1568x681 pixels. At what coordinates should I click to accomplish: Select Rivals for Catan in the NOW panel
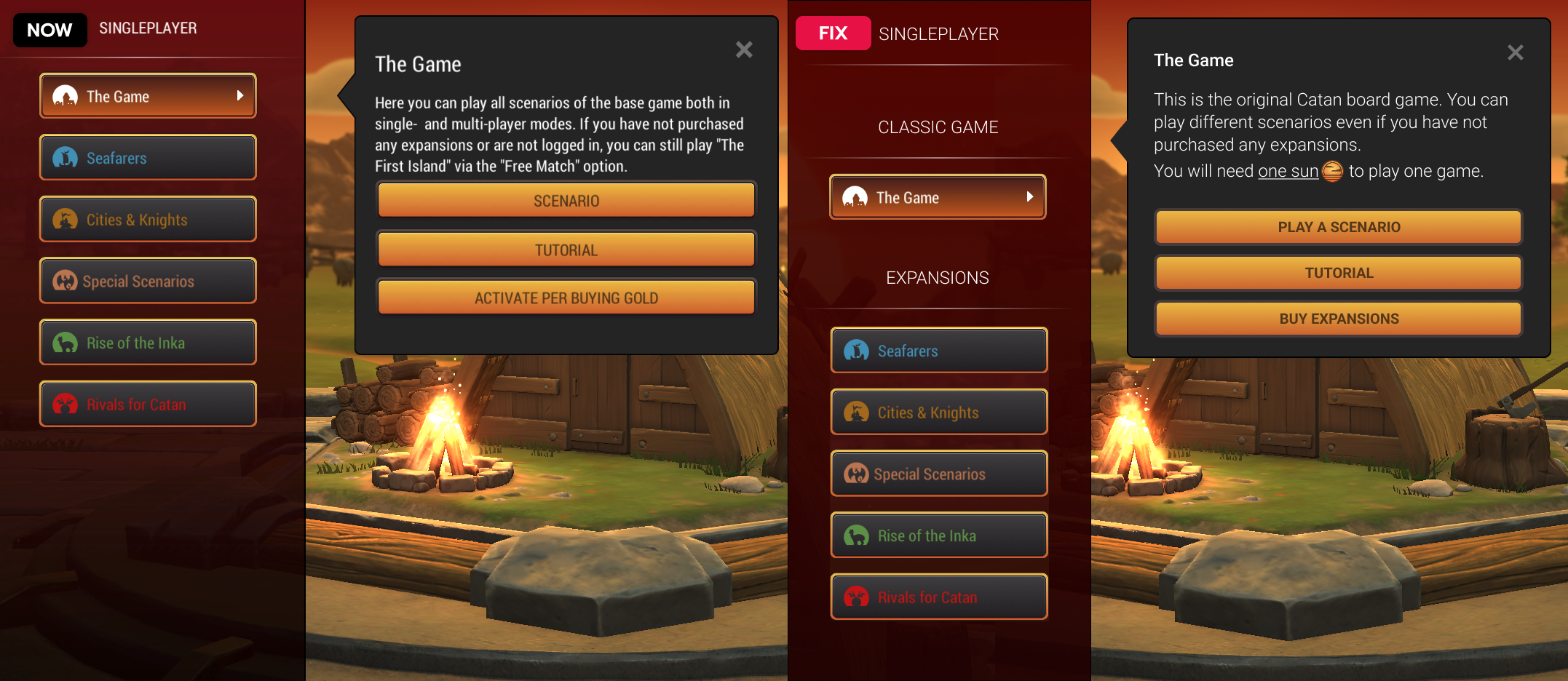coord(148,405)
